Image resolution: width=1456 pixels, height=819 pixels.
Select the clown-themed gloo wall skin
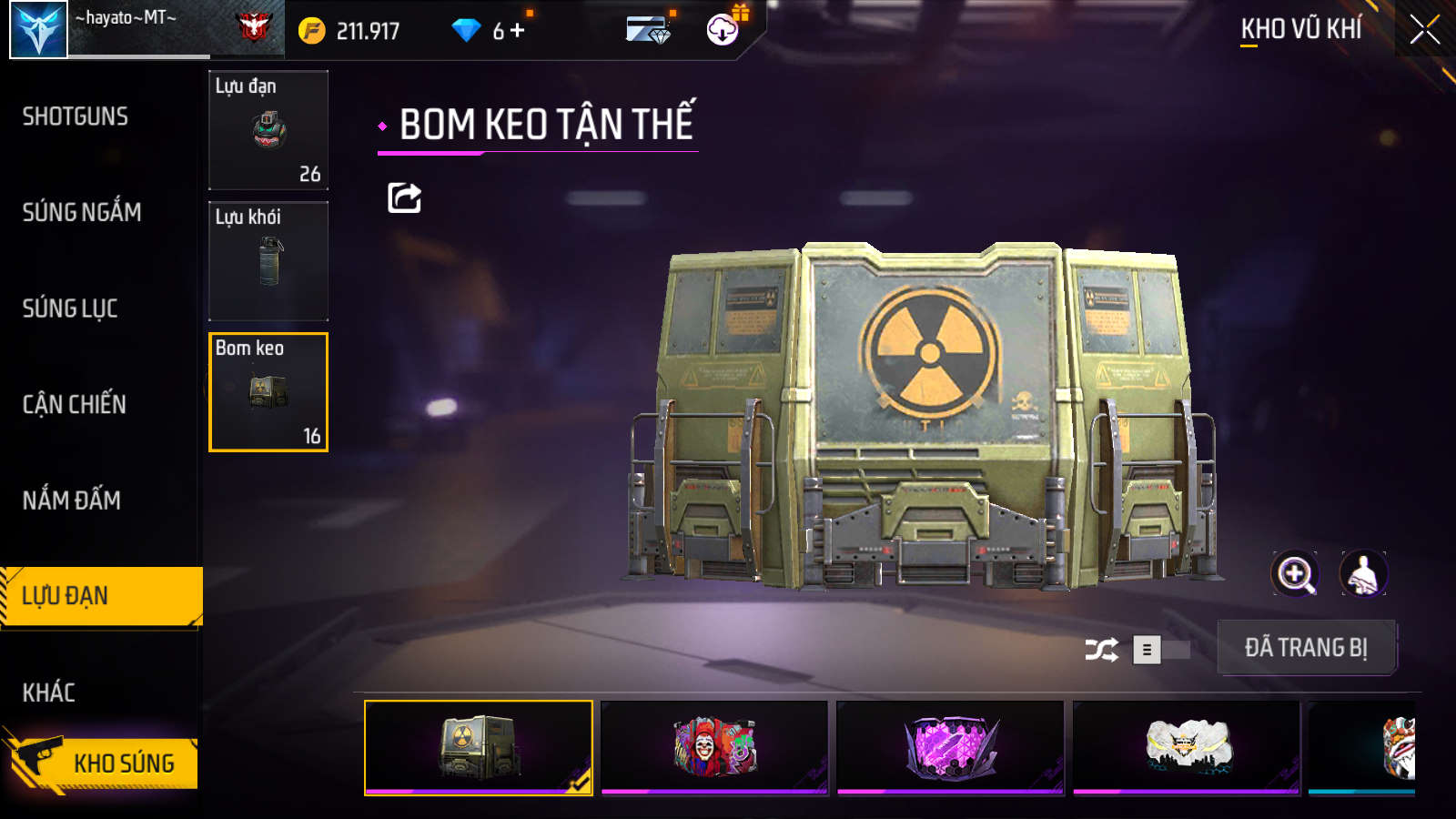point(714,747)
